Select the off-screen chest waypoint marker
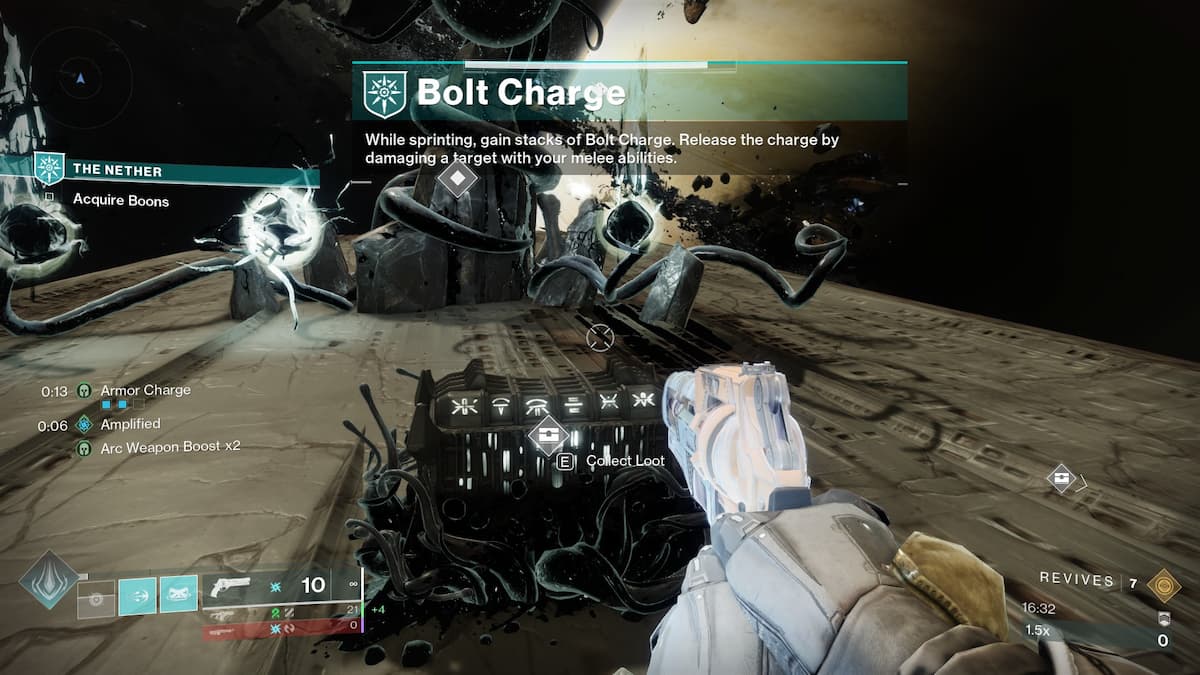This screenshot has height=675, width=1200. coord(1062,478)
